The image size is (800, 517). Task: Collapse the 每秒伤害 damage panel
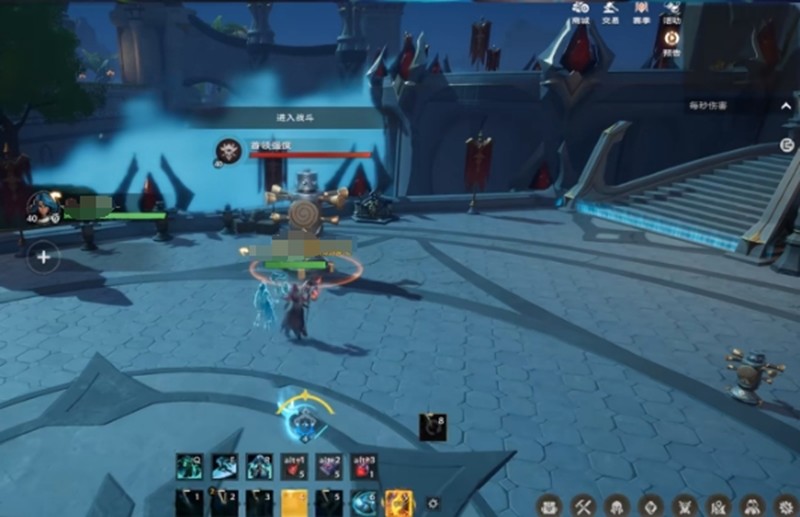point(786,105)
